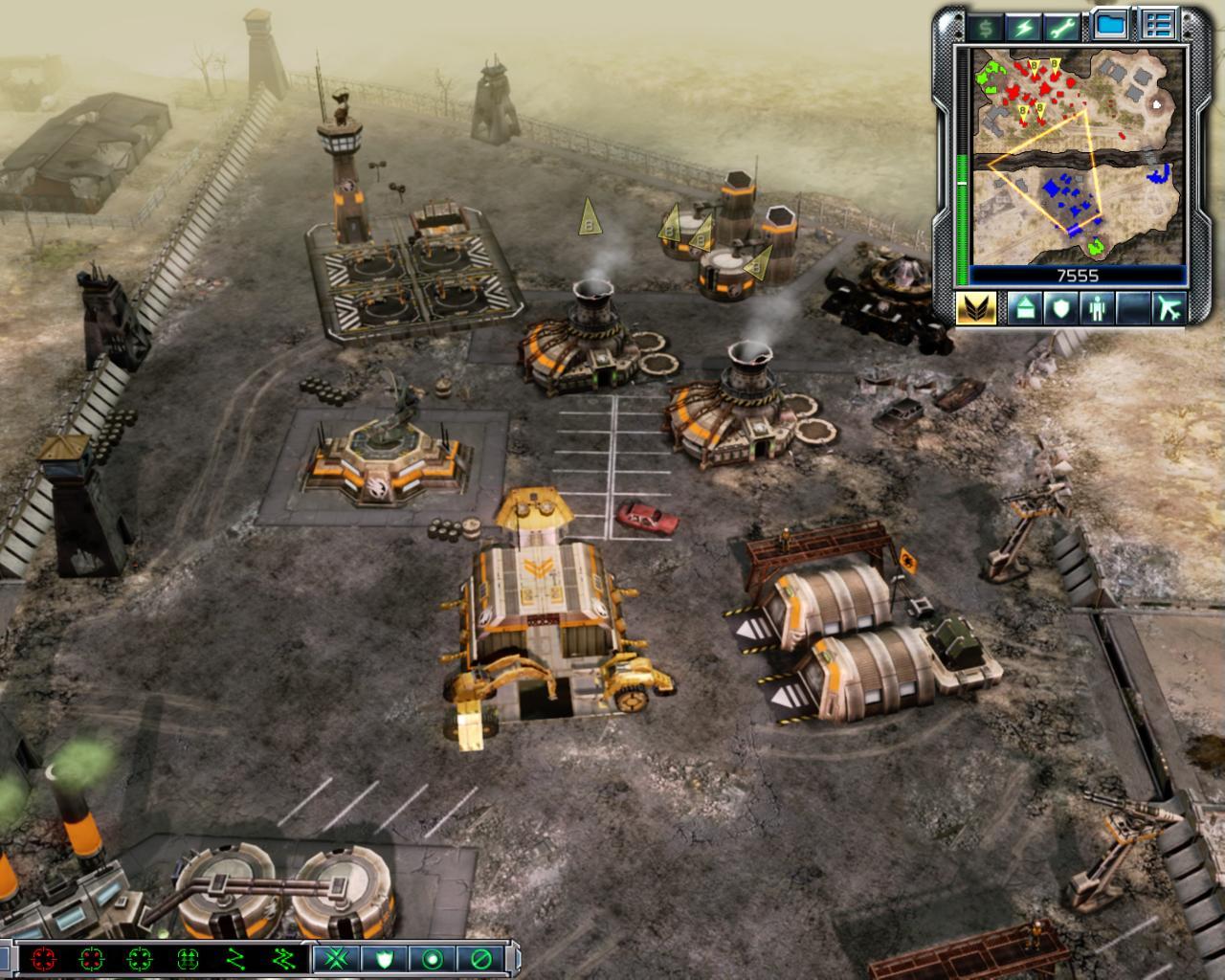Select the red crosshair attack command
The height and width of the screenshot is (980, 1225).
tap(43, 958)
